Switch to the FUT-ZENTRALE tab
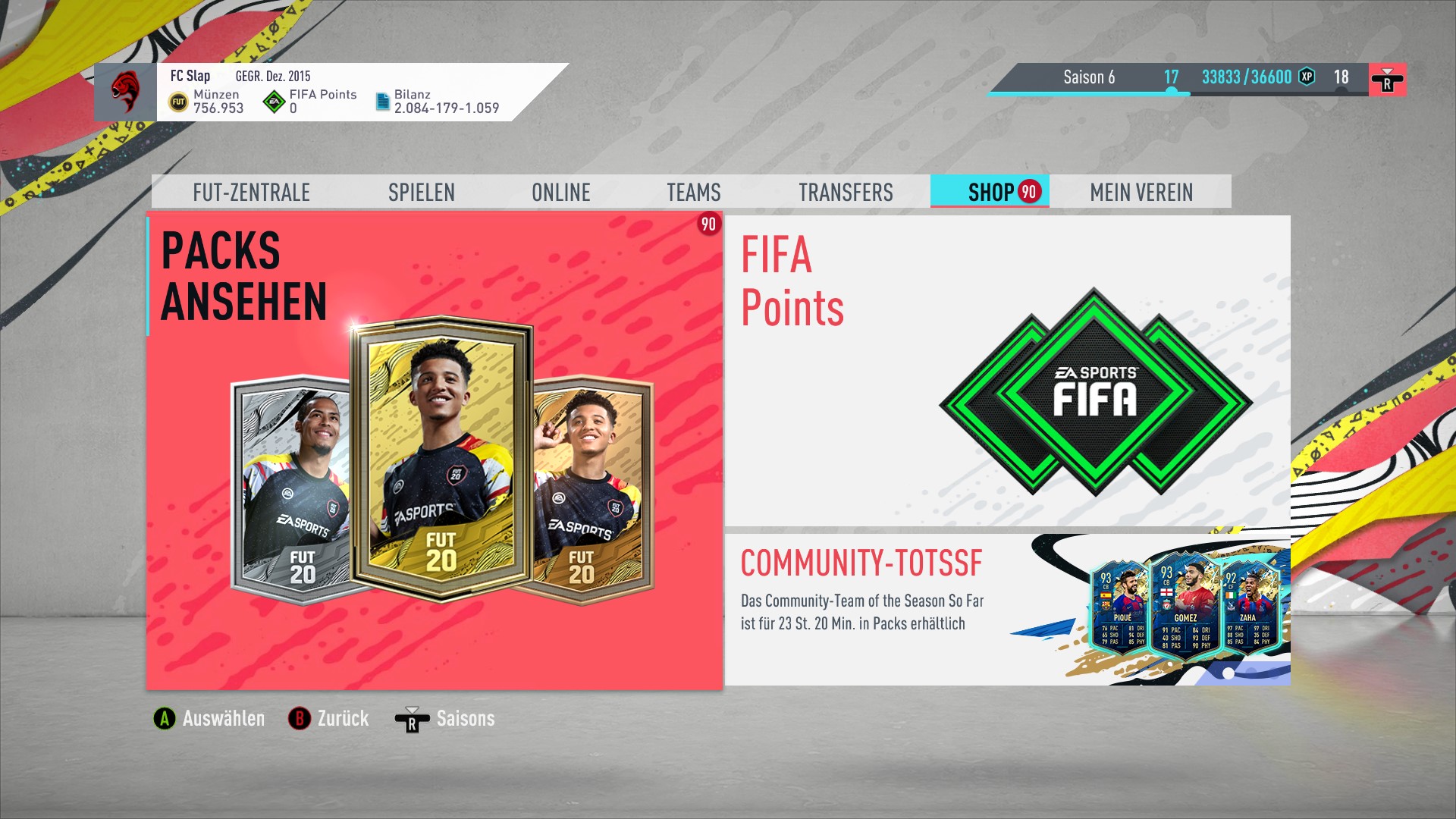Screen dimensions: 1456x819 [251, 193]
